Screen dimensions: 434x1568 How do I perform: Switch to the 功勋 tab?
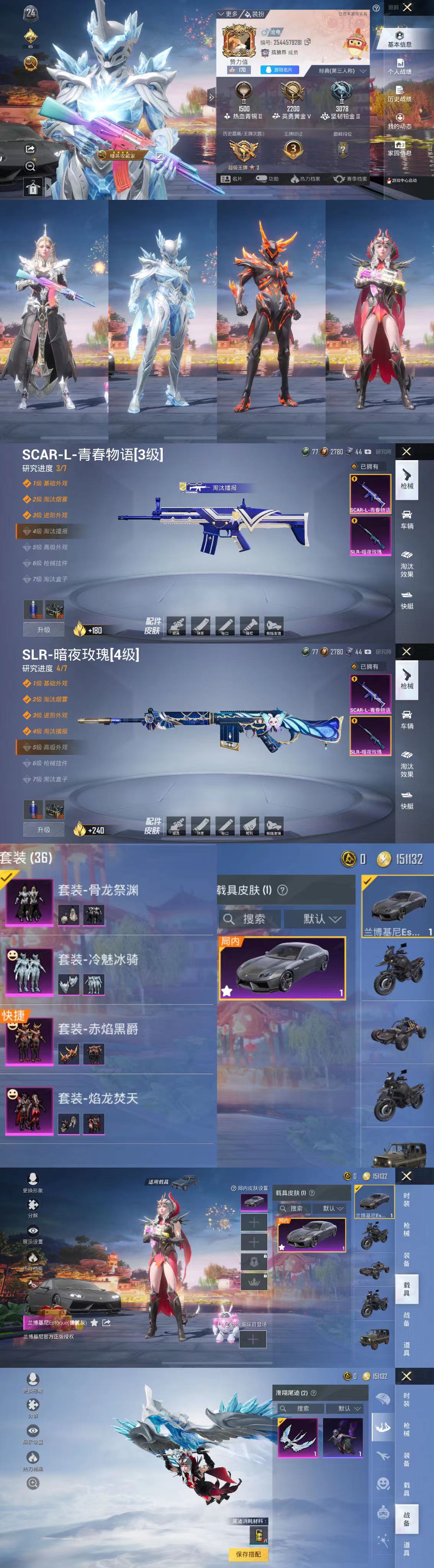click(x=267, y=179)
